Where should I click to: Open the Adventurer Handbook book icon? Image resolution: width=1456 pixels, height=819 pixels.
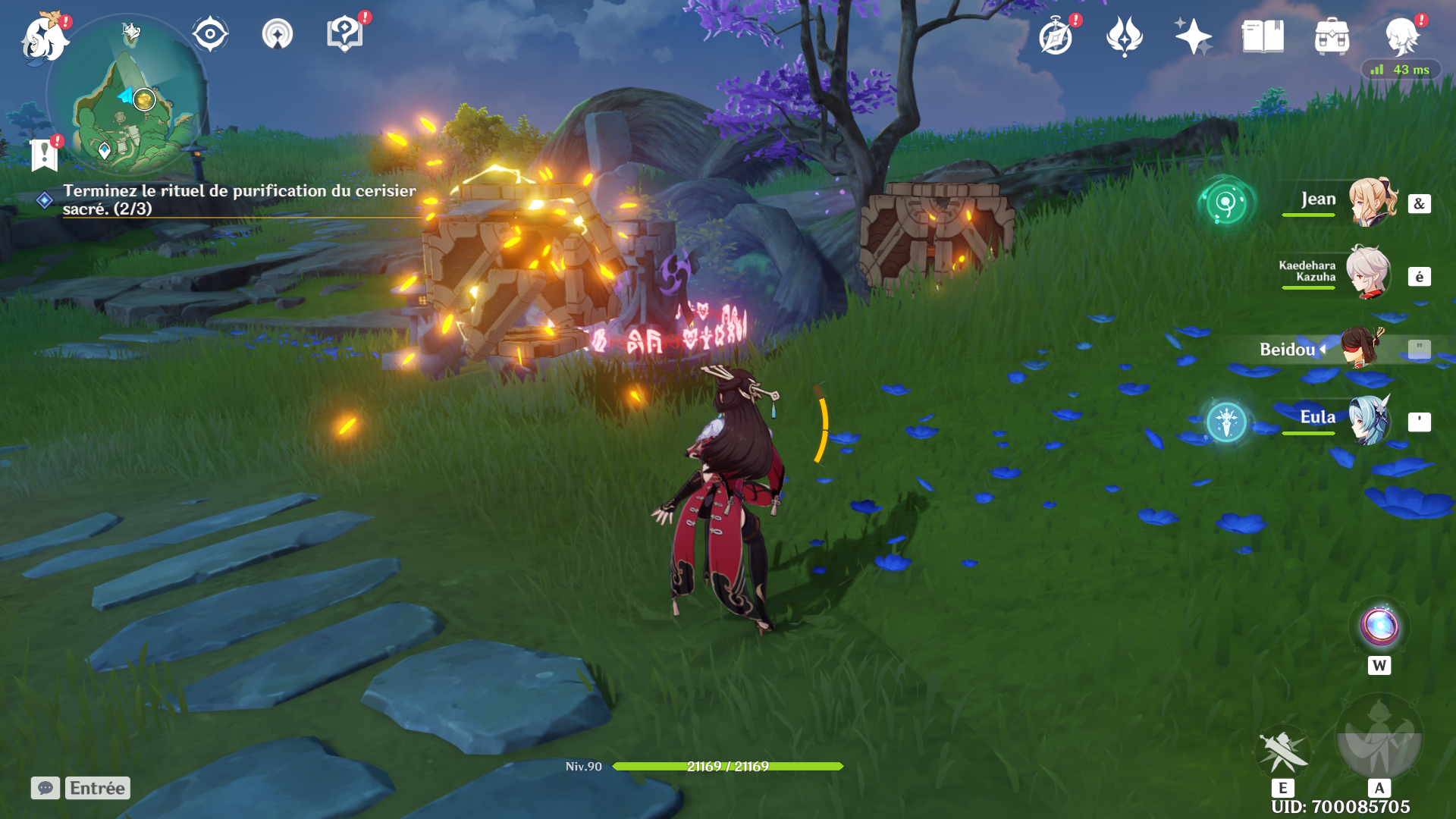(1263, 36)
